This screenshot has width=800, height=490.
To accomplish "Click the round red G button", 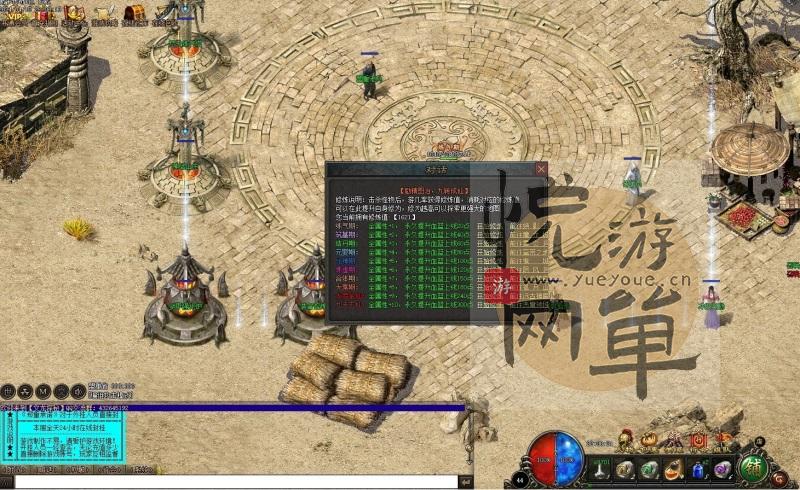I will (x=780, y=479).
